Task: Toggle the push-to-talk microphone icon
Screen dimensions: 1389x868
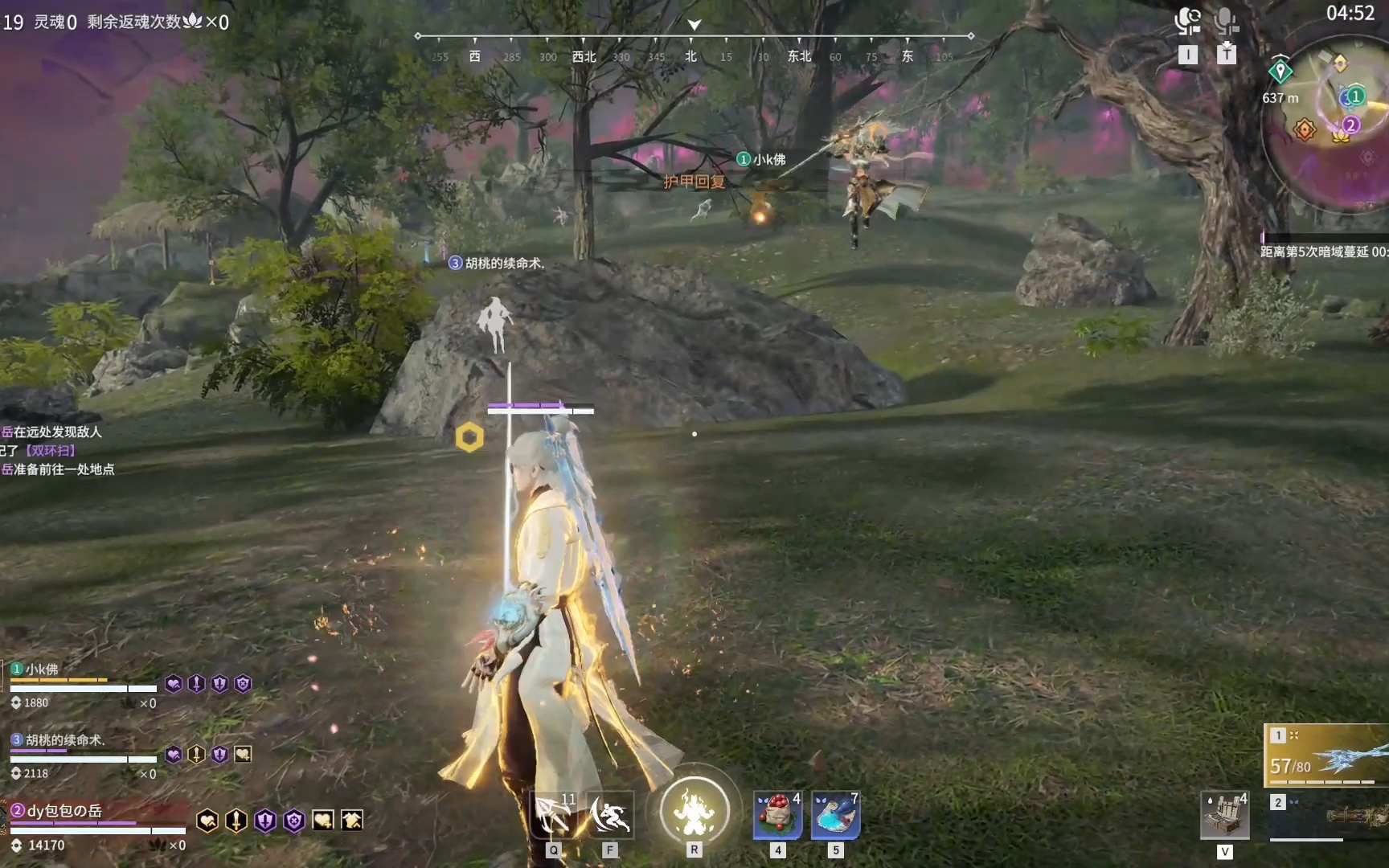Action: point(1226,21)
